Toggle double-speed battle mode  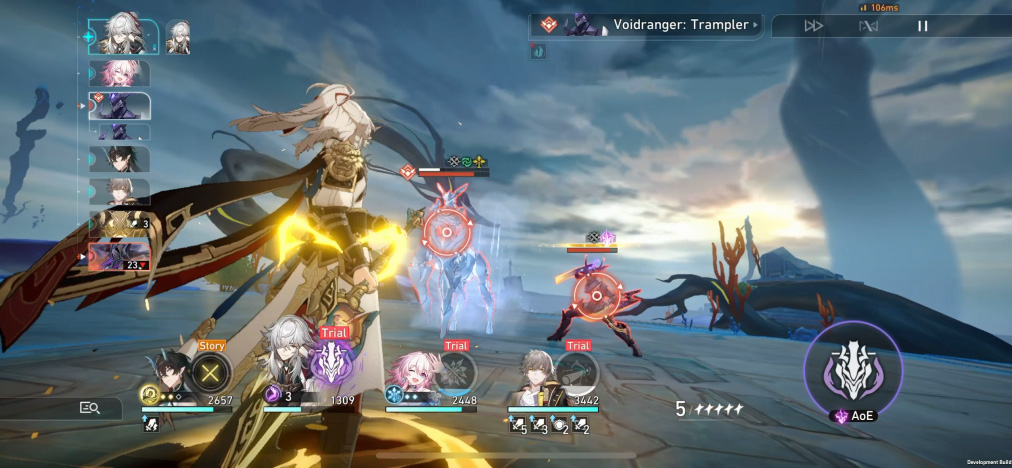813,26
